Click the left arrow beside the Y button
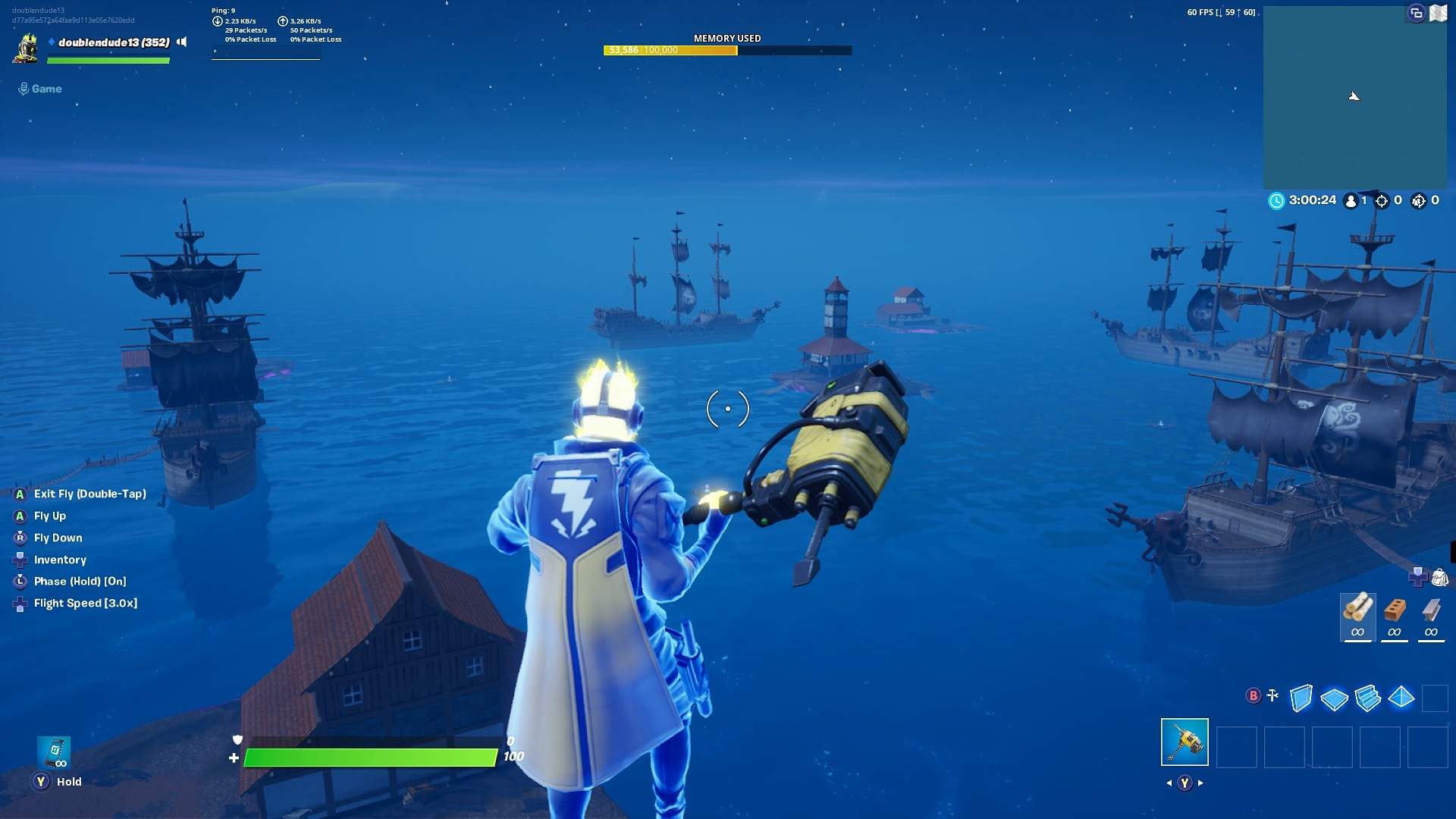The width and height of the screenshot is (1456, 819). (x=1168, y=783)
